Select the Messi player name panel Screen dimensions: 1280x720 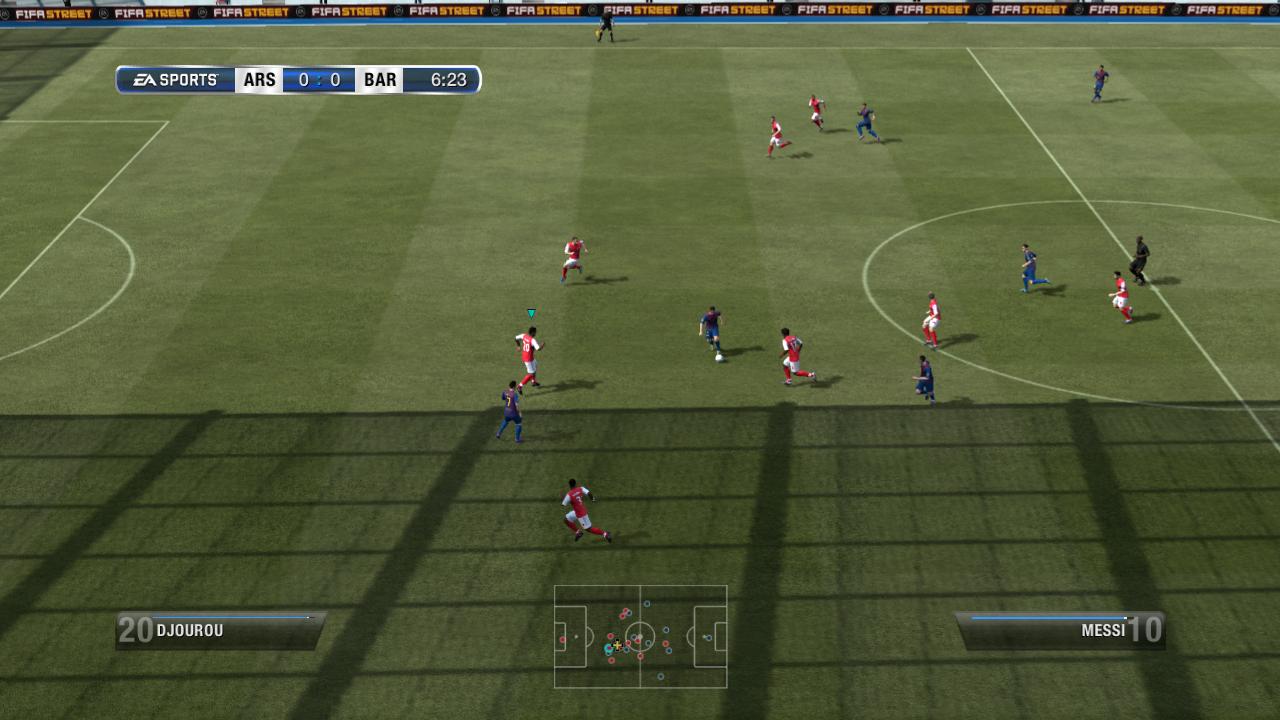[1060, 630]
